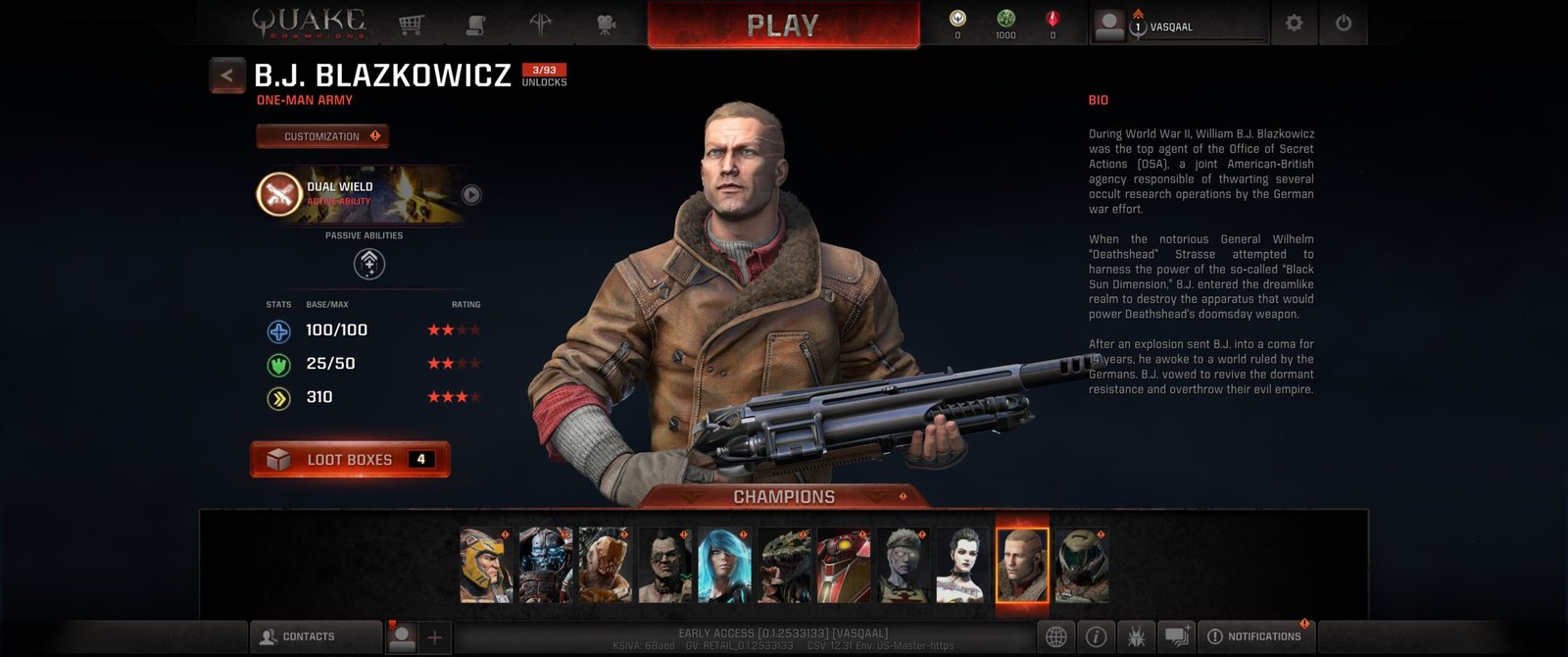Select the passive ability icon

(368, 263)
